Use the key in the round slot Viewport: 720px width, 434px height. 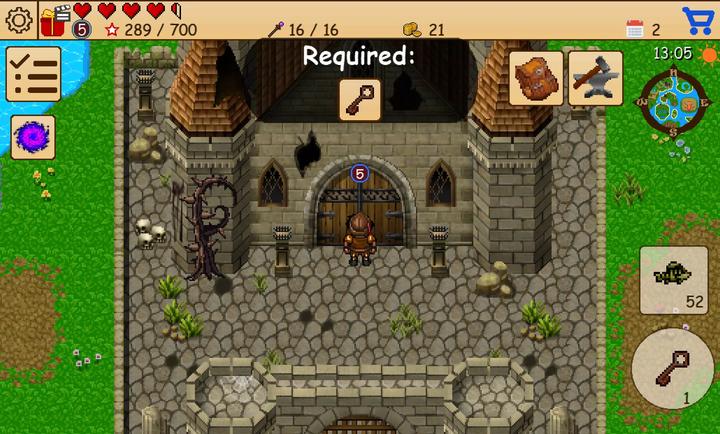pos(674,367)
